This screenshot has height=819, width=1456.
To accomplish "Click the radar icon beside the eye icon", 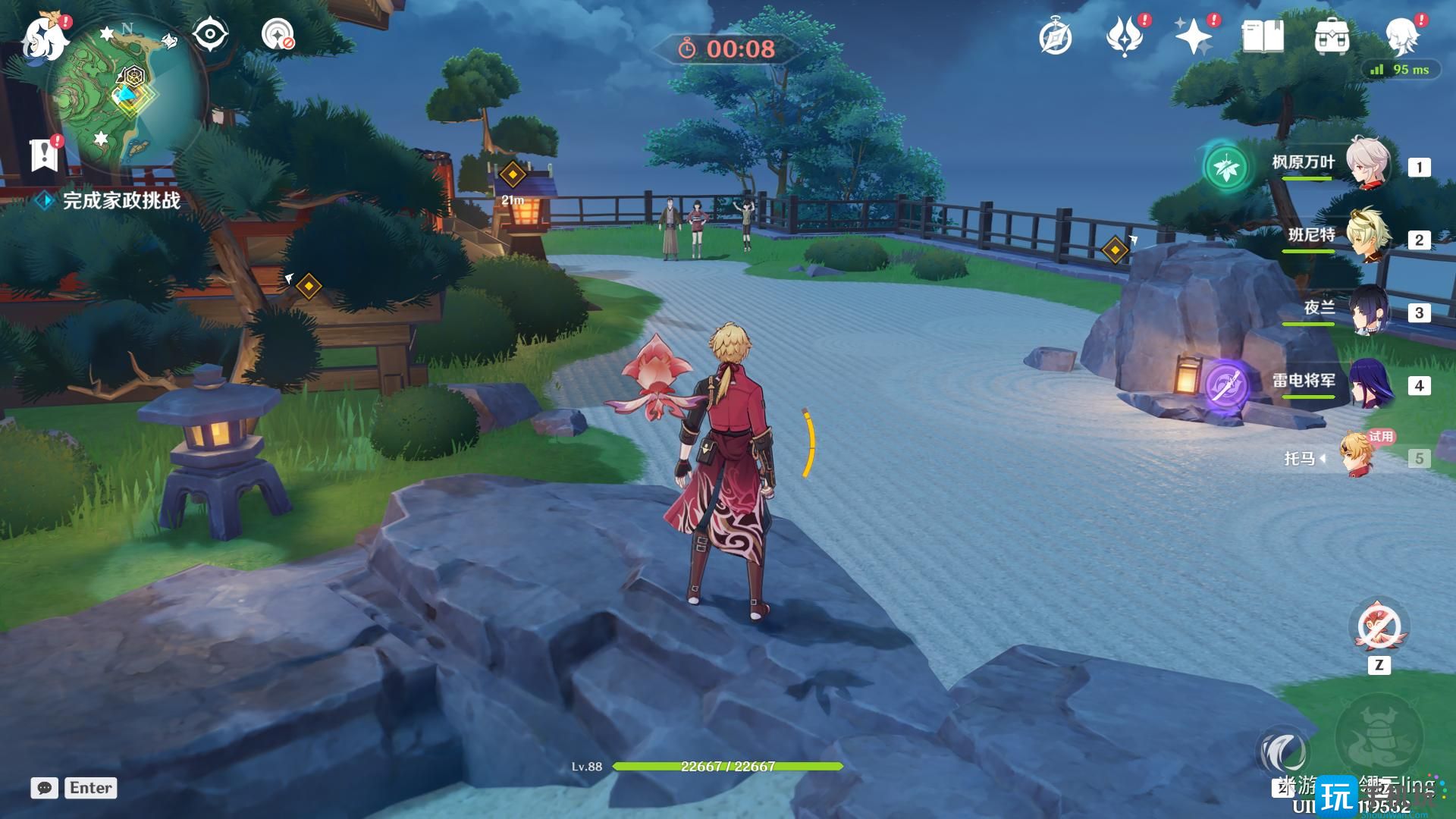I will tap(278, 34).
